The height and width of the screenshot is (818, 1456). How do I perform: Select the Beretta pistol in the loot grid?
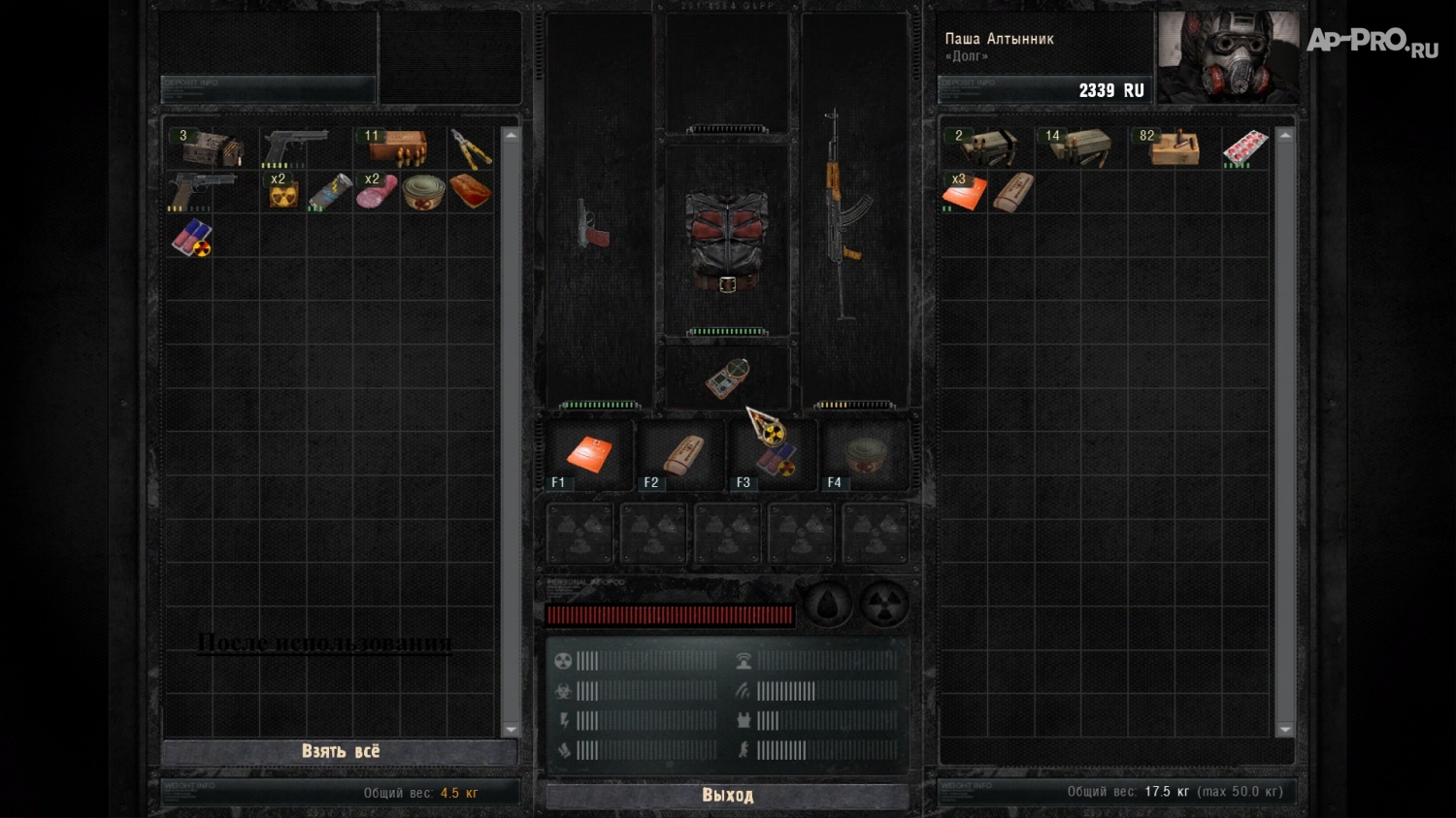click(x=297, y=147)
